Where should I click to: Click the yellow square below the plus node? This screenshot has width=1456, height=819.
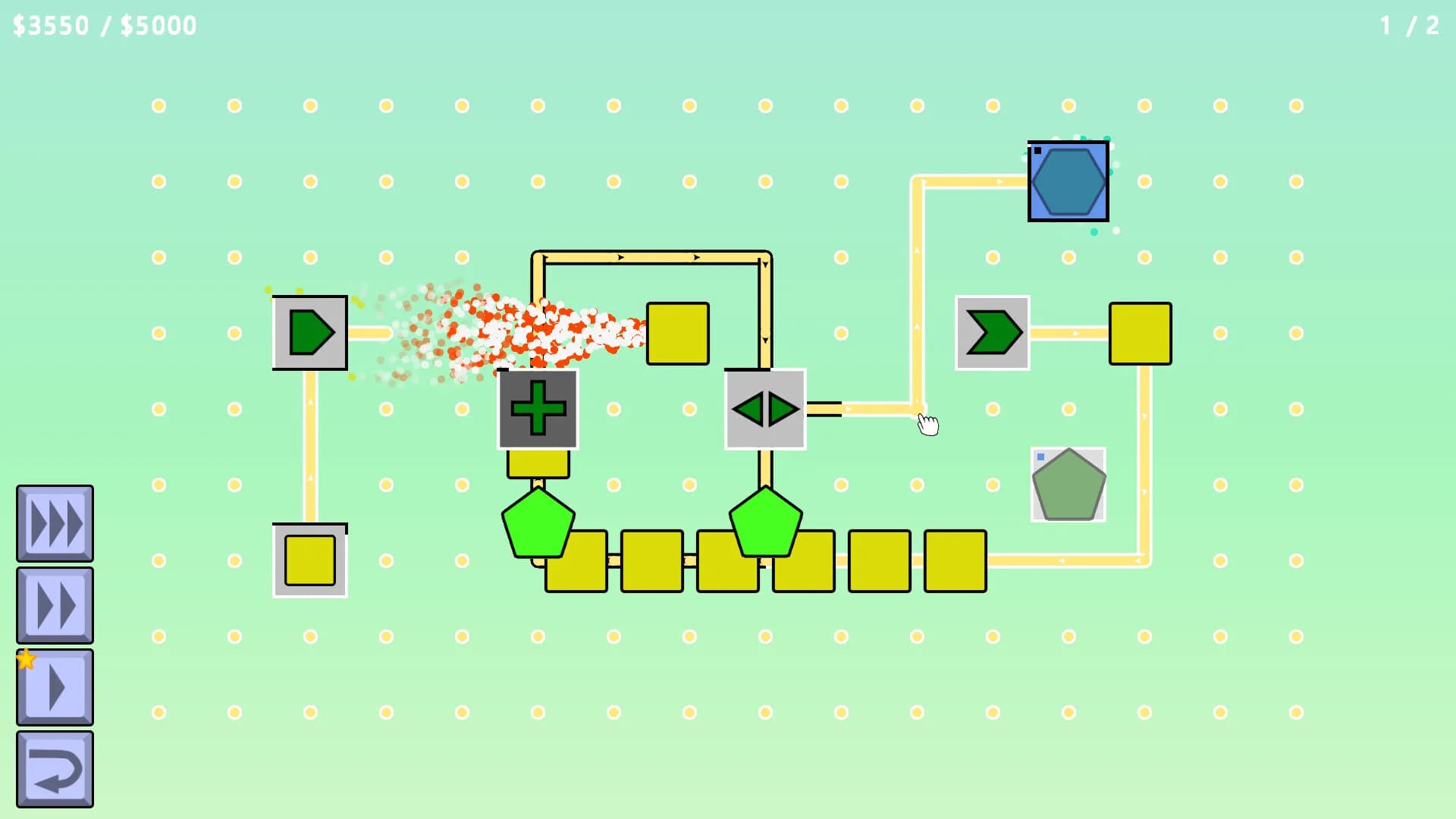point(538,464)
